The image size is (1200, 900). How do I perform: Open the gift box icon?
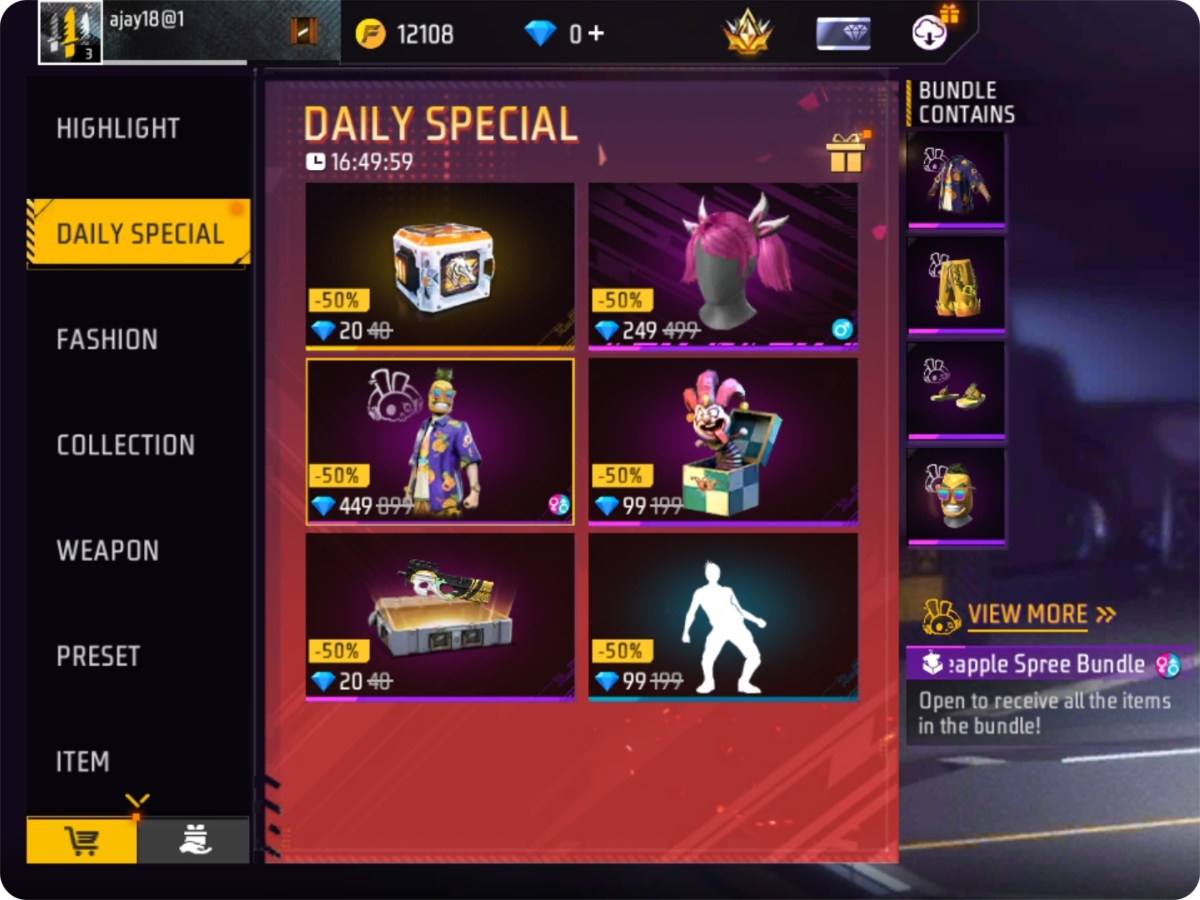[845, 153]
